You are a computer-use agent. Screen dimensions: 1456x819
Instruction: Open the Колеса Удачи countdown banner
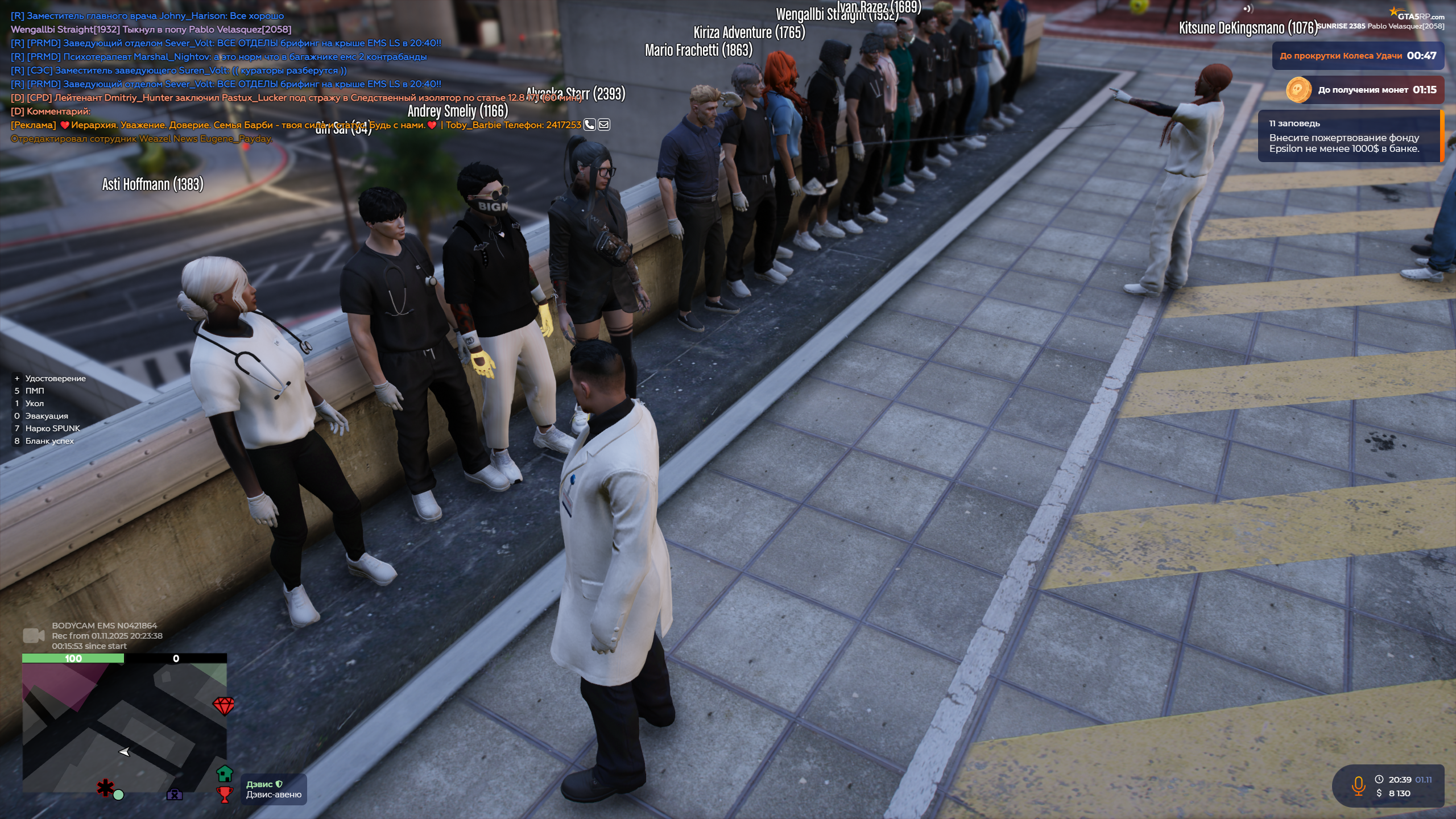coord(1358,55)
